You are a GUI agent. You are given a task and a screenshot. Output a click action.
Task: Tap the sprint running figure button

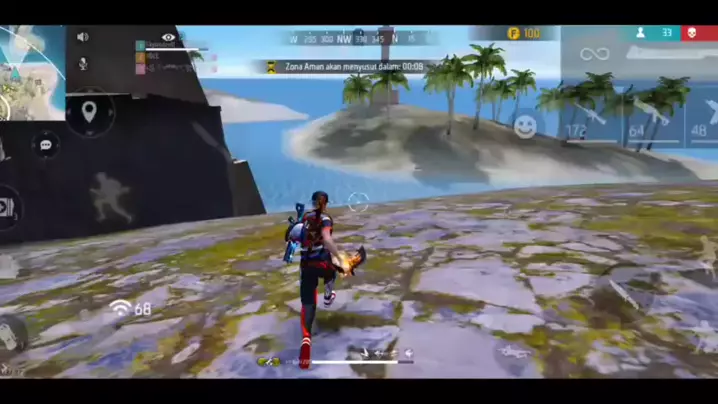coord(111,196)
